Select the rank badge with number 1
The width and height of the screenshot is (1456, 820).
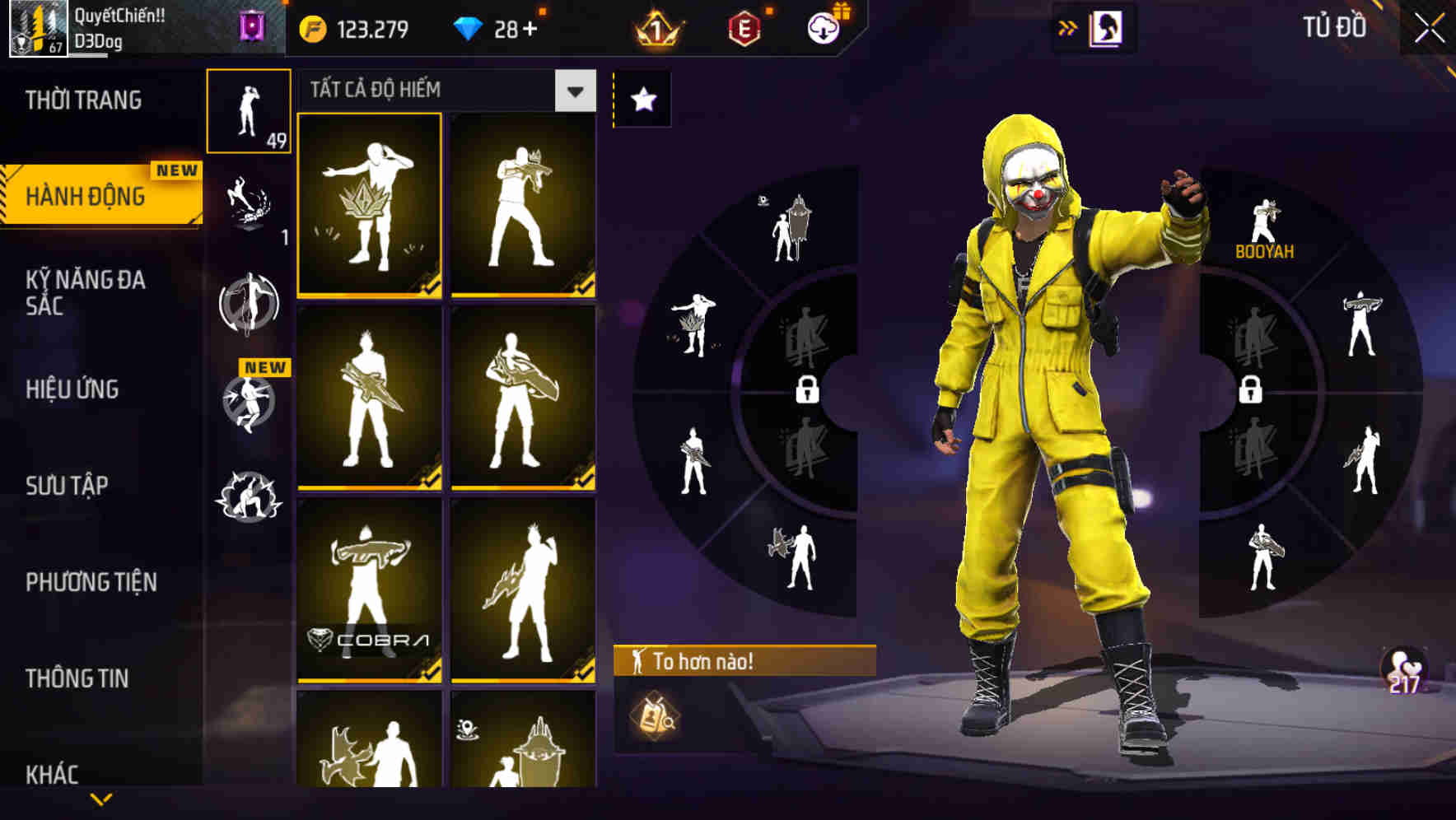(659, 27)
